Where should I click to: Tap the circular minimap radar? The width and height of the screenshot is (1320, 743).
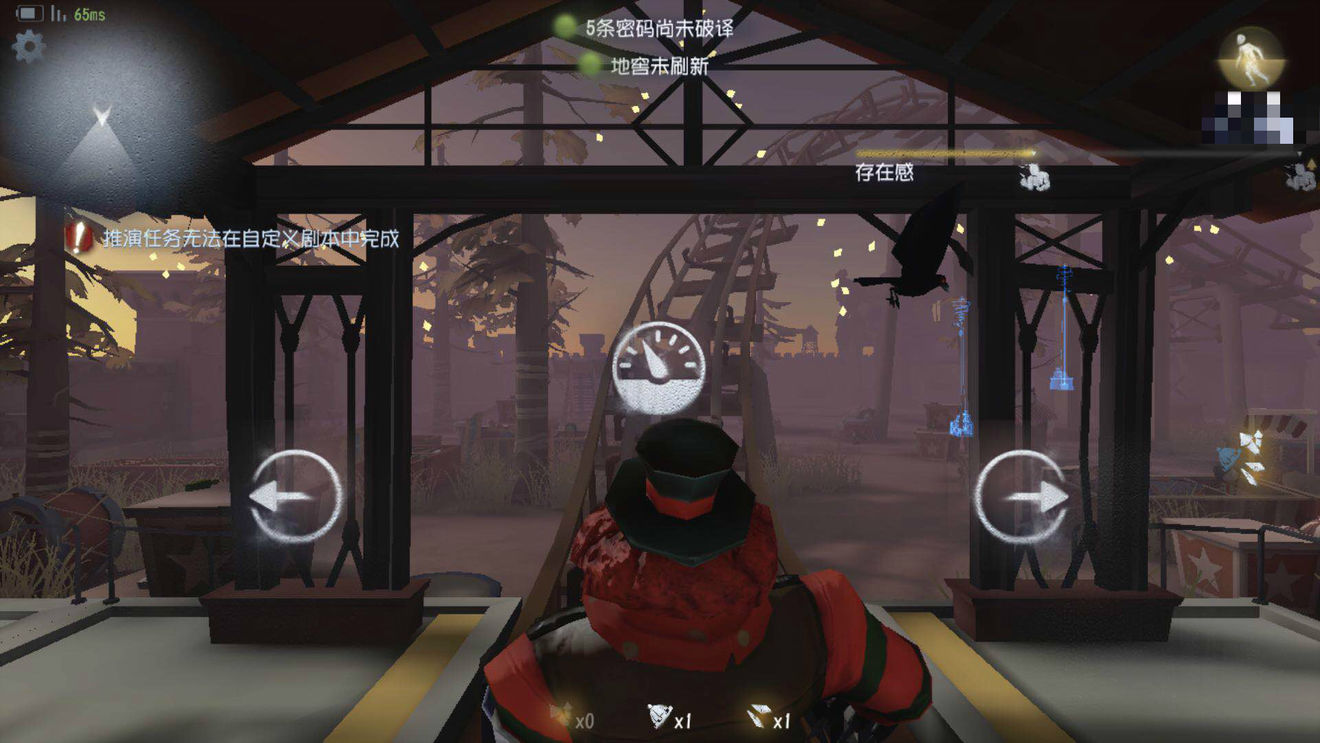pos(100,125)
